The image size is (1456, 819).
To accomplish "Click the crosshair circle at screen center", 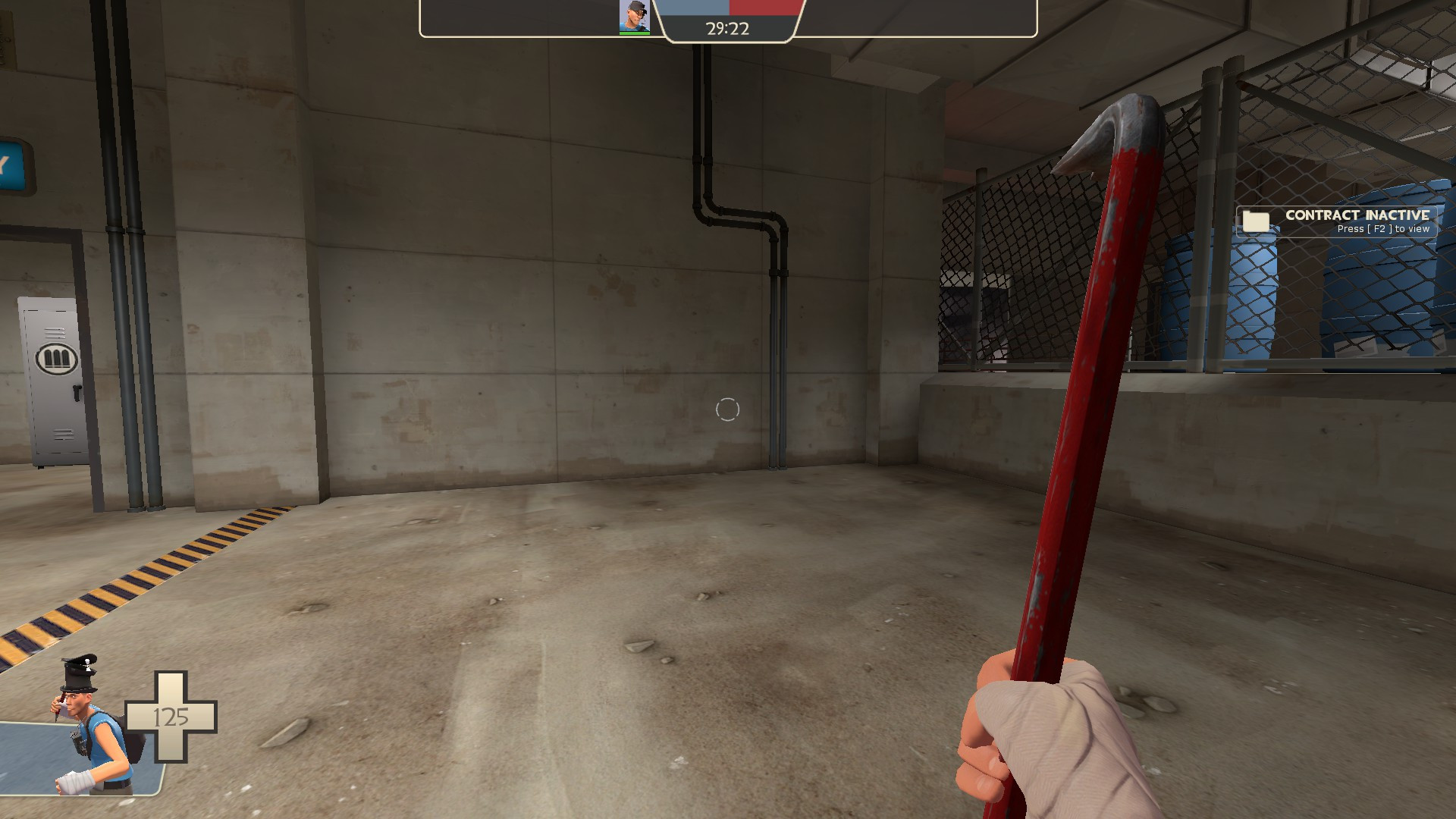I will (727, 409).
